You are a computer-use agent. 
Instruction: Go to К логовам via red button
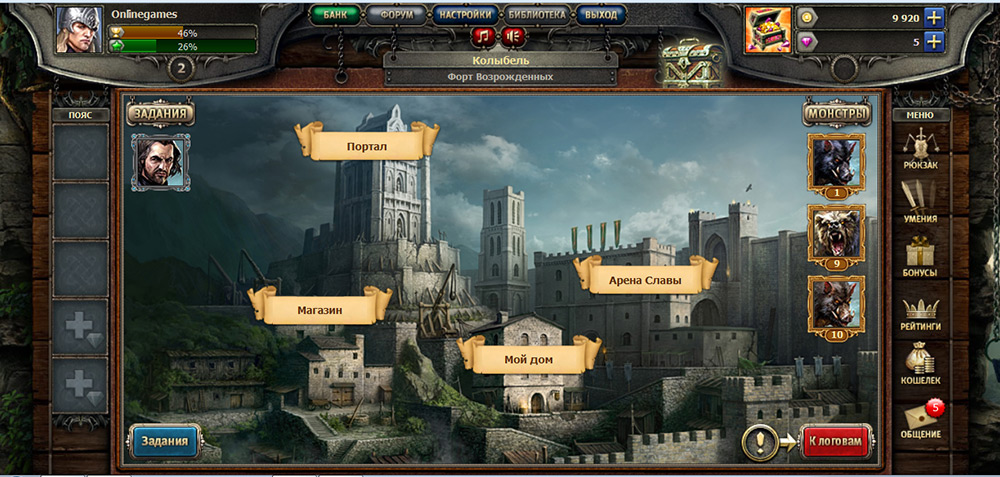coord(836,441)
